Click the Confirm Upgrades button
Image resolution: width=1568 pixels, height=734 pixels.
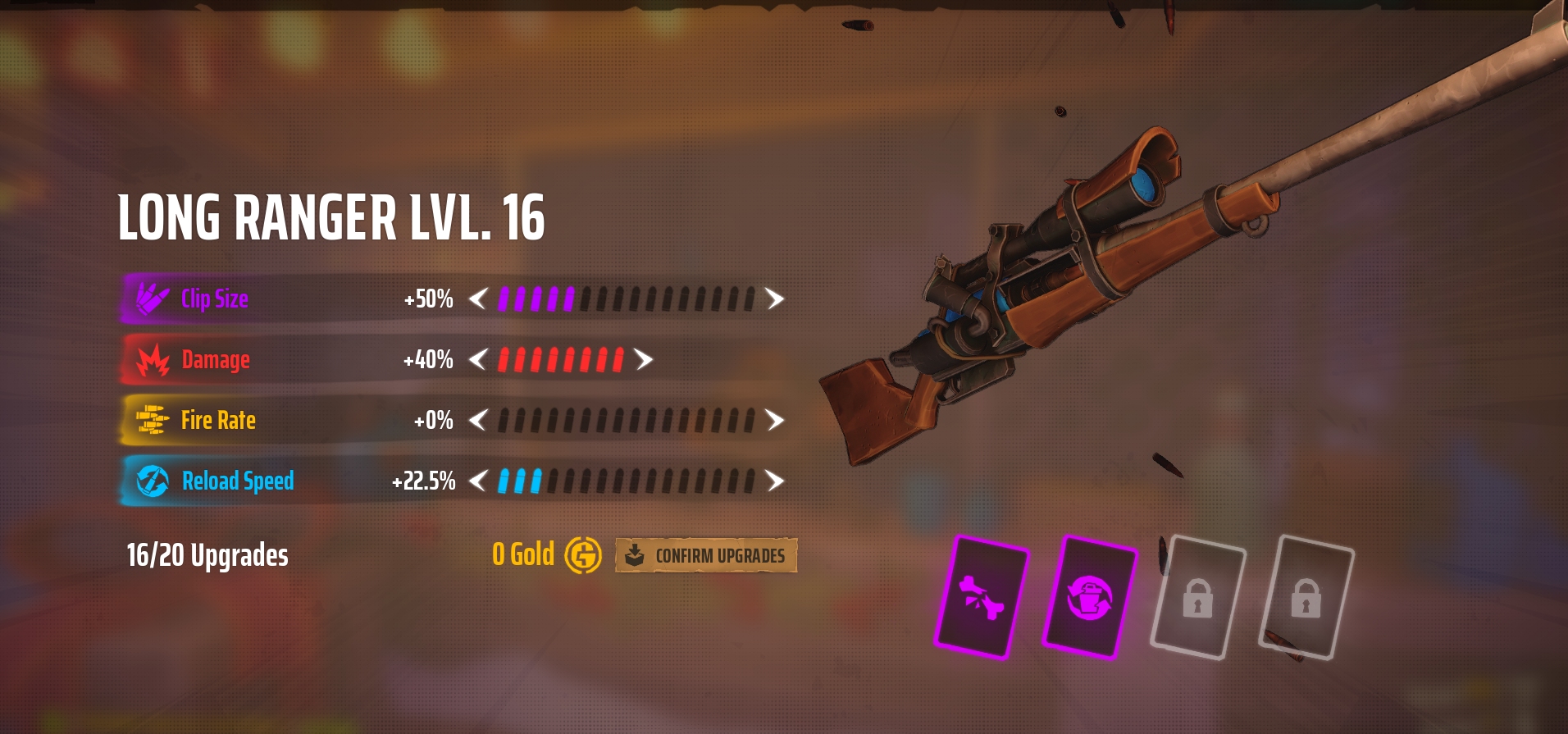pyautogui.click(x=706, y=555)
